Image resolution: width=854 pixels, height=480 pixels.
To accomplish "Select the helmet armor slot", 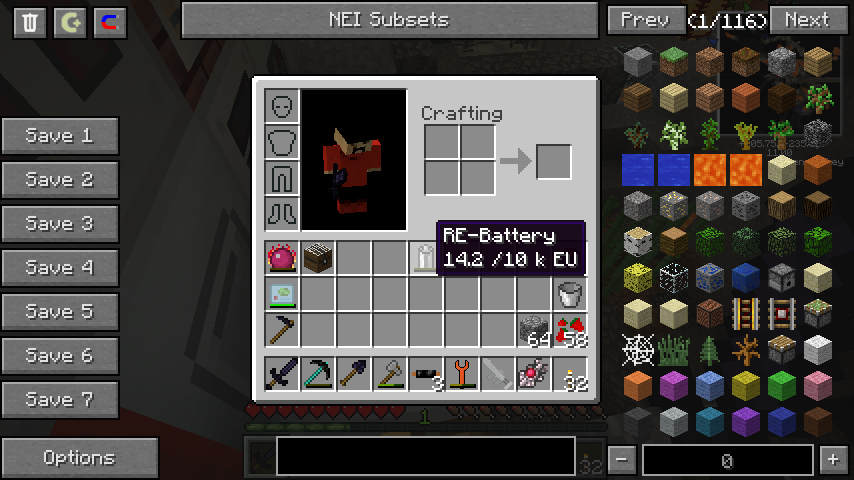I will pos(282,106).
